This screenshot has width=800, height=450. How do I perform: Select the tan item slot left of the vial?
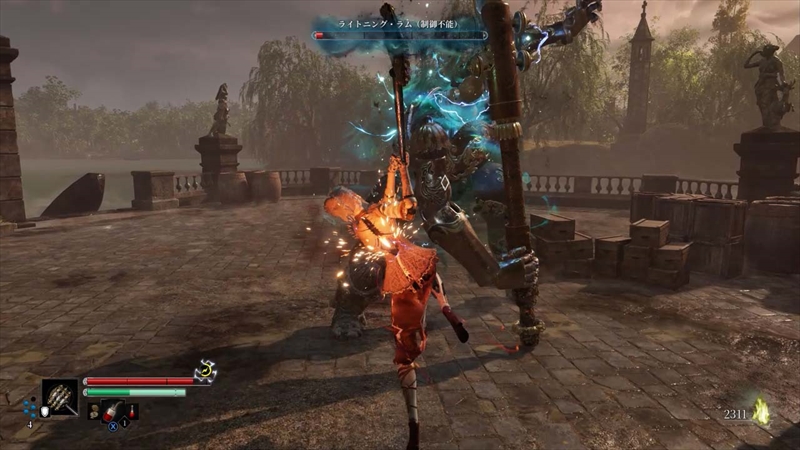coord(94,409)
